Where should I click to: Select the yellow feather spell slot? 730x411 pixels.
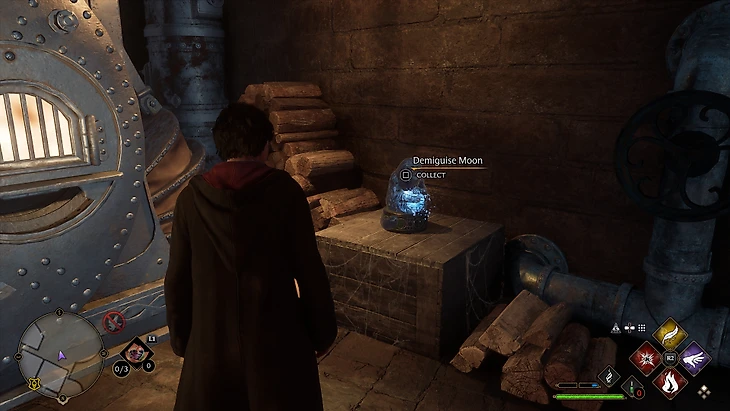click(x=668, y=332)
